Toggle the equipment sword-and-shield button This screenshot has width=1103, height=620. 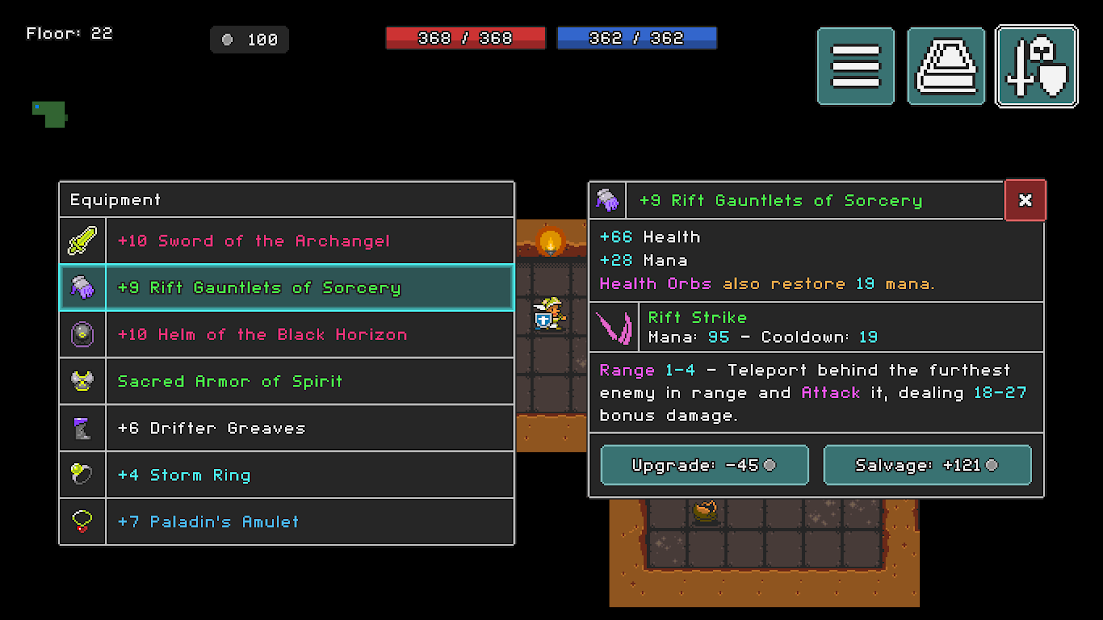[1037, 66]
